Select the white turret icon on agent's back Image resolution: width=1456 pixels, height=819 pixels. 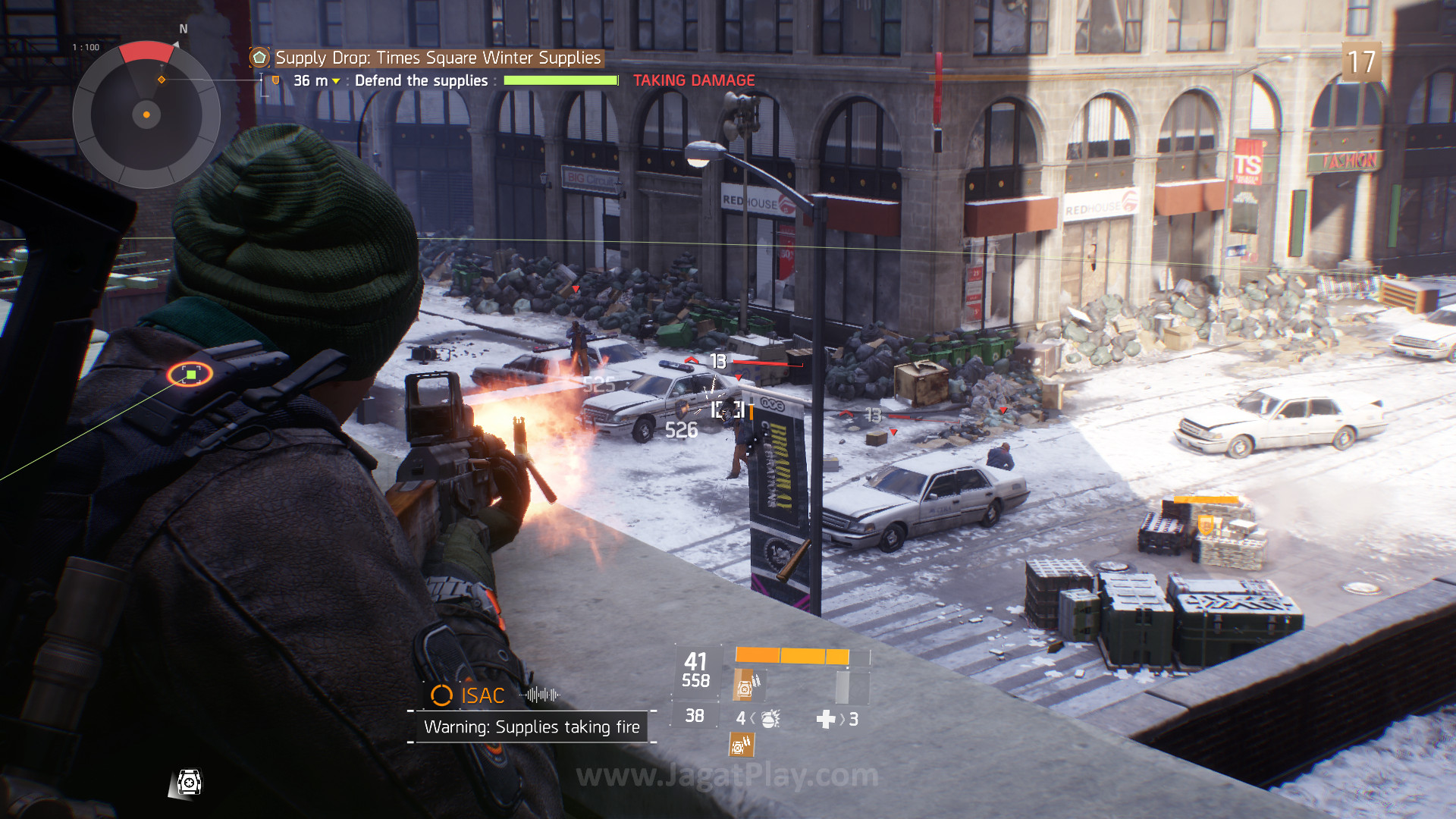189,782
